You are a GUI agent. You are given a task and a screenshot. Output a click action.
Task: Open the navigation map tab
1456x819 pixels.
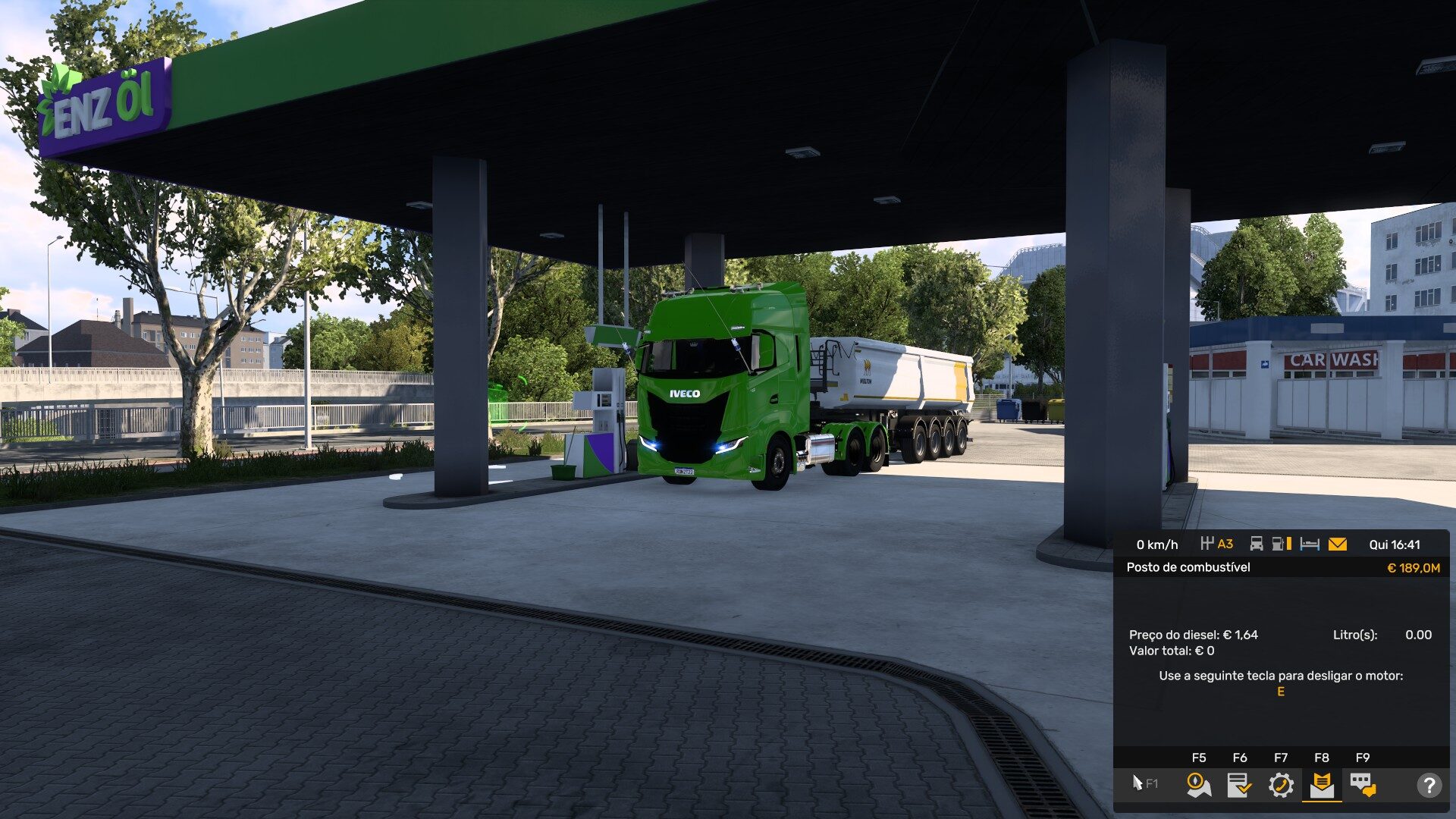[1198, 784]
